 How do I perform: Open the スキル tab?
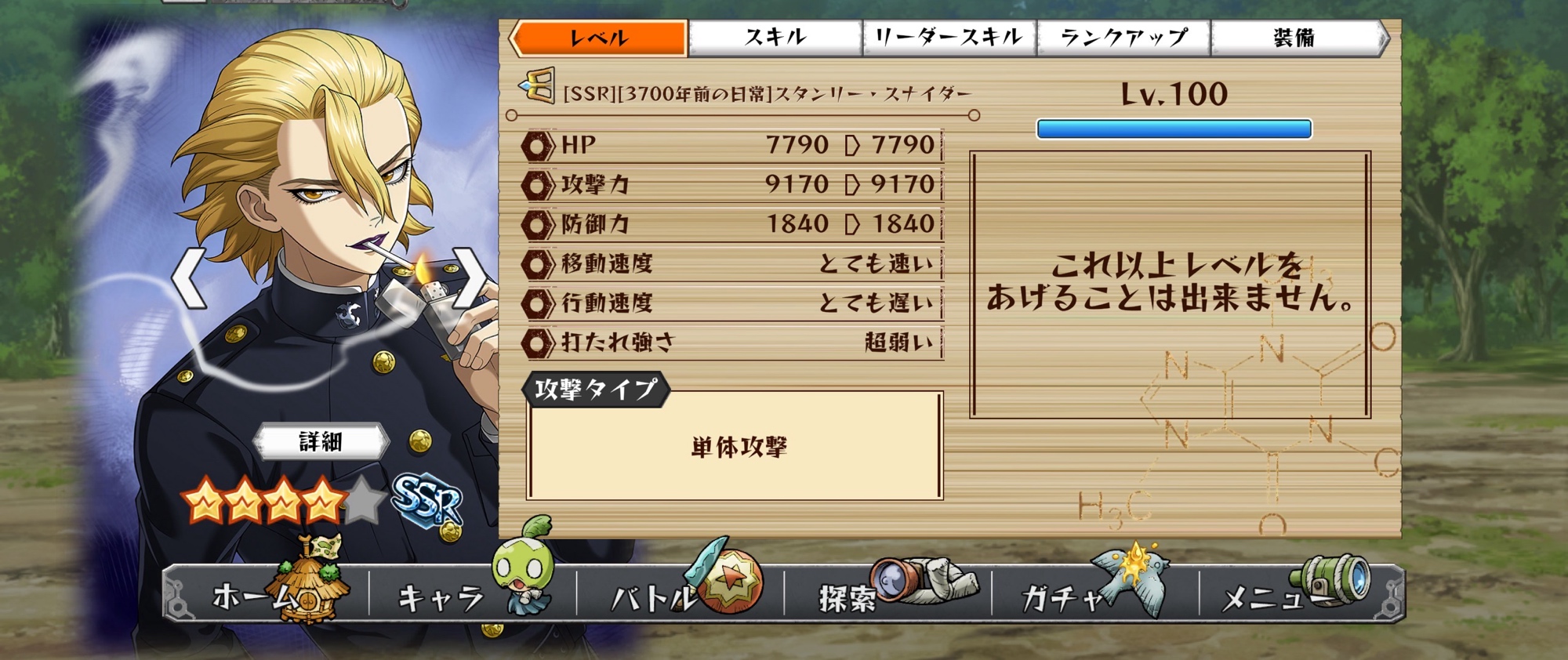775,38
